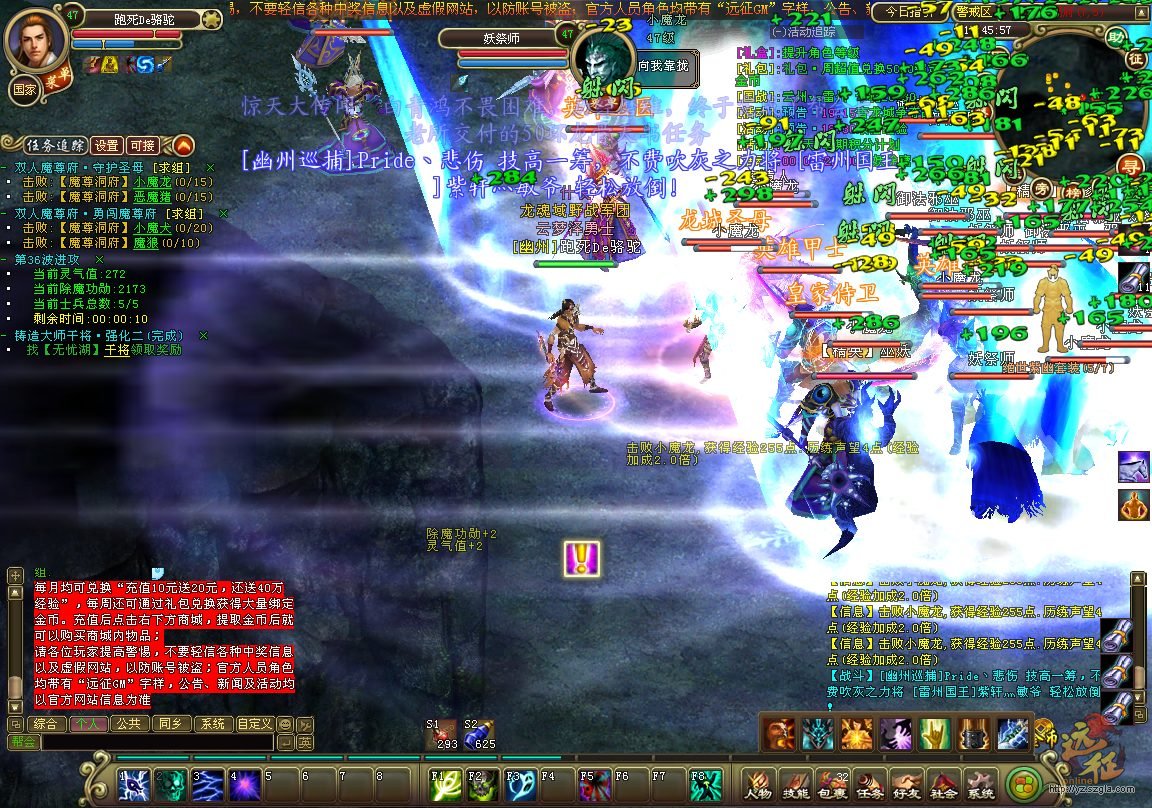Switch chat to the 同乡 tab
The height and width of the screenshot is (808, 1152).
click(x=170, y=724)
